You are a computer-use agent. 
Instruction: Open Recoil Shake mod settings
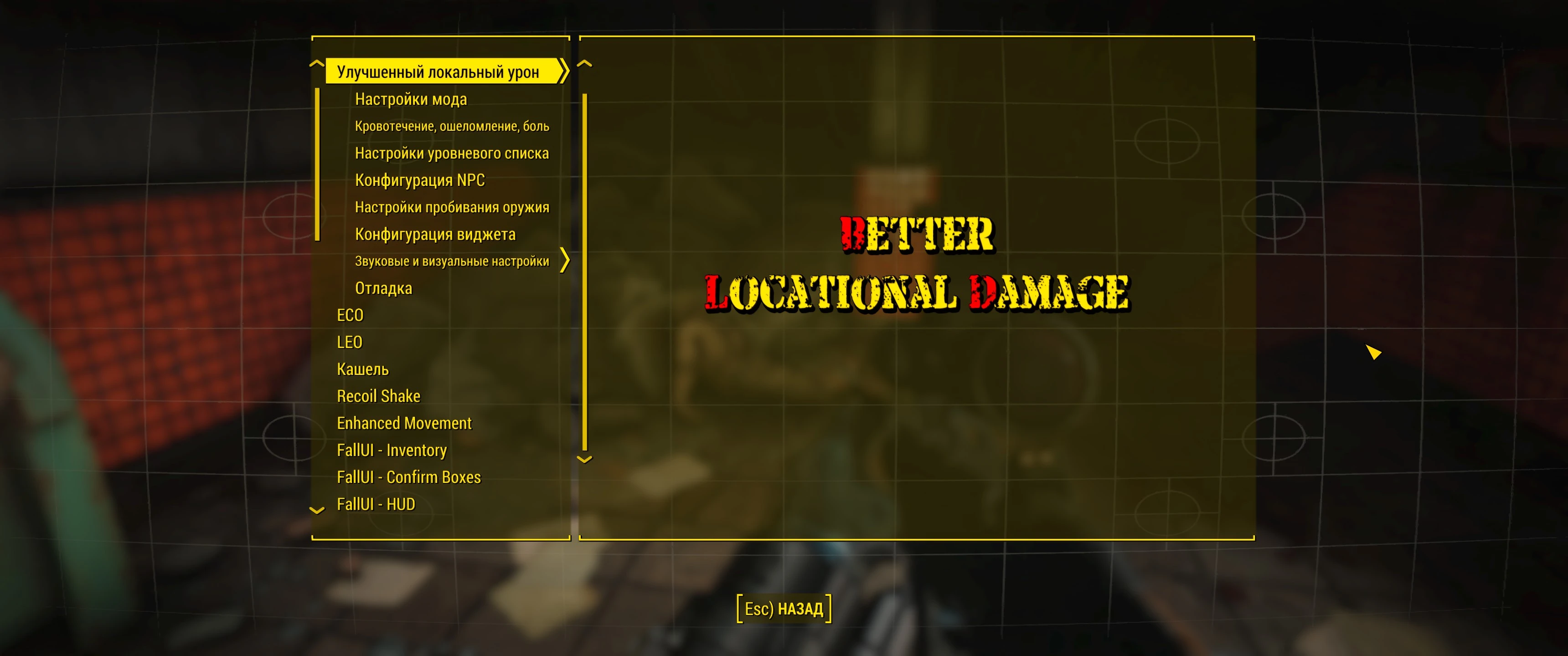[x=378, y=395]
